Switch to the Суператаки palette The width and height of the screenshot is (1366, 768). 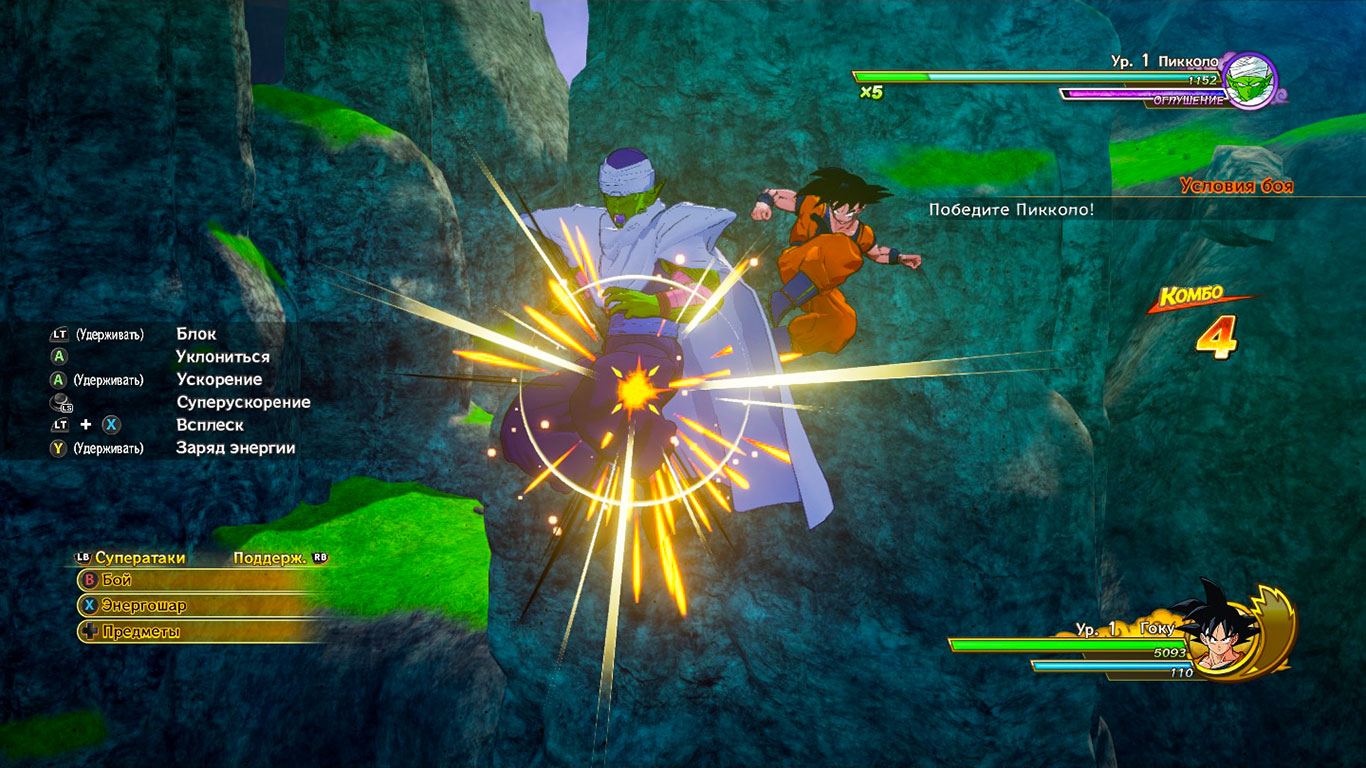[x=139, y=558]
